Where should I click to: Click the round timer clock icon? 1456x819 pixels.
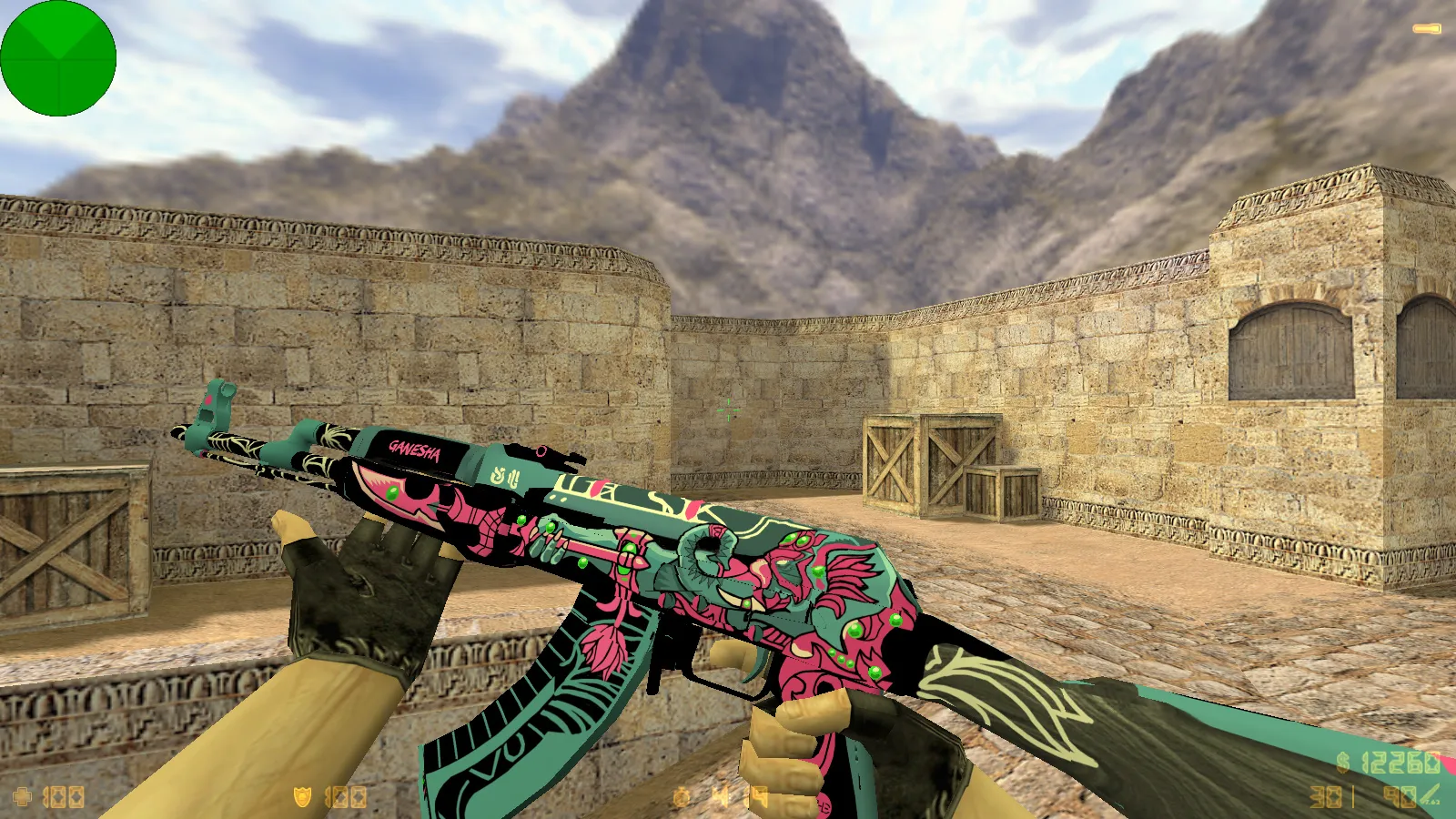681,798
